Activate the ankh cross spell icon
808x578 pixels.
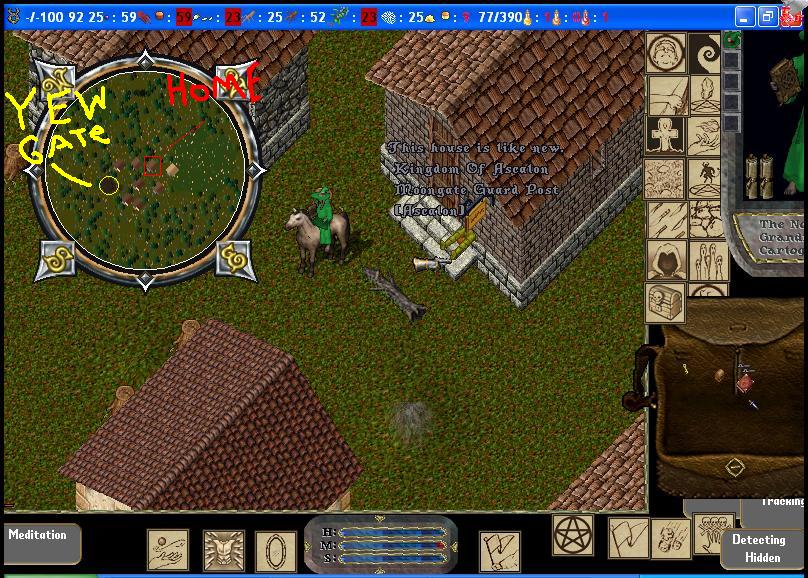[x=665, y=136]
